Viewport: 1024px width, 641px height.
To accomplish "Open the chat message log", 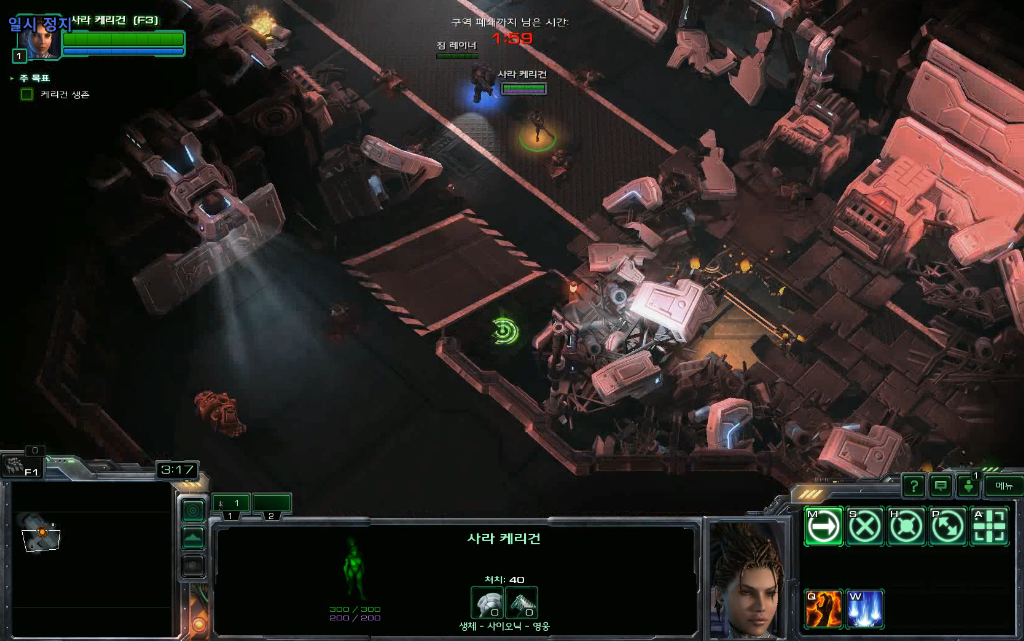I will point(941,486).
